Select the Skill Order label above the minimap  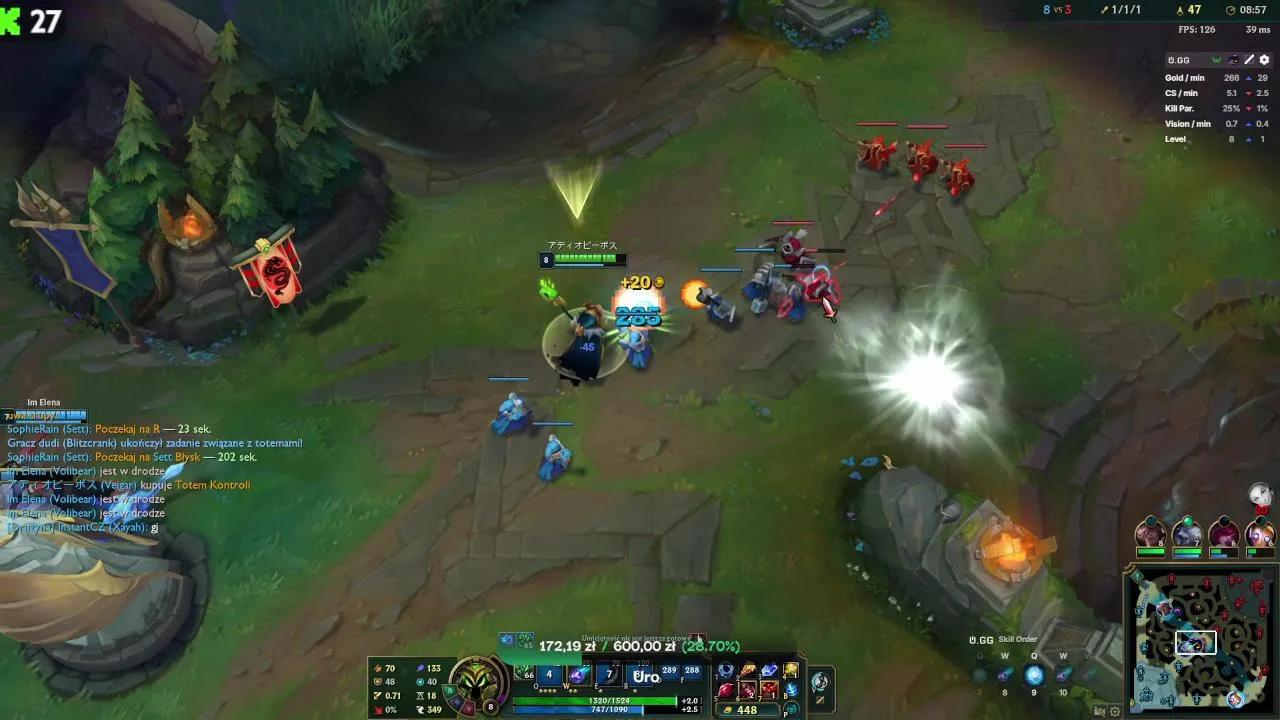(1018, 639)
